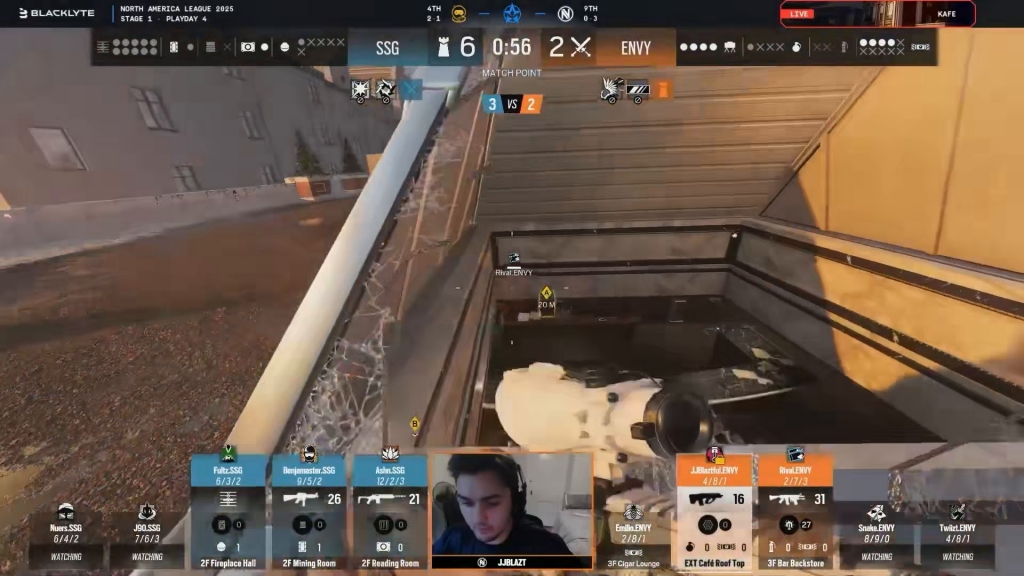
Task: Click the 3 VS 2 players-alive indicator
Action: [x=512, y=103]
